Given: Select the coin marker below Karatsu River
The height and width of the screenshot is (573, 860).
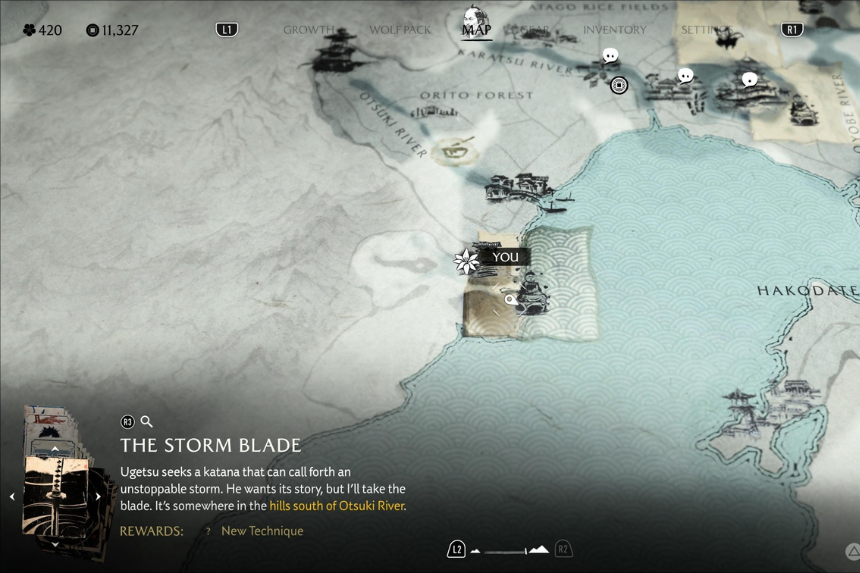Looking at the screenshot, I should click(x=619, y=85).
